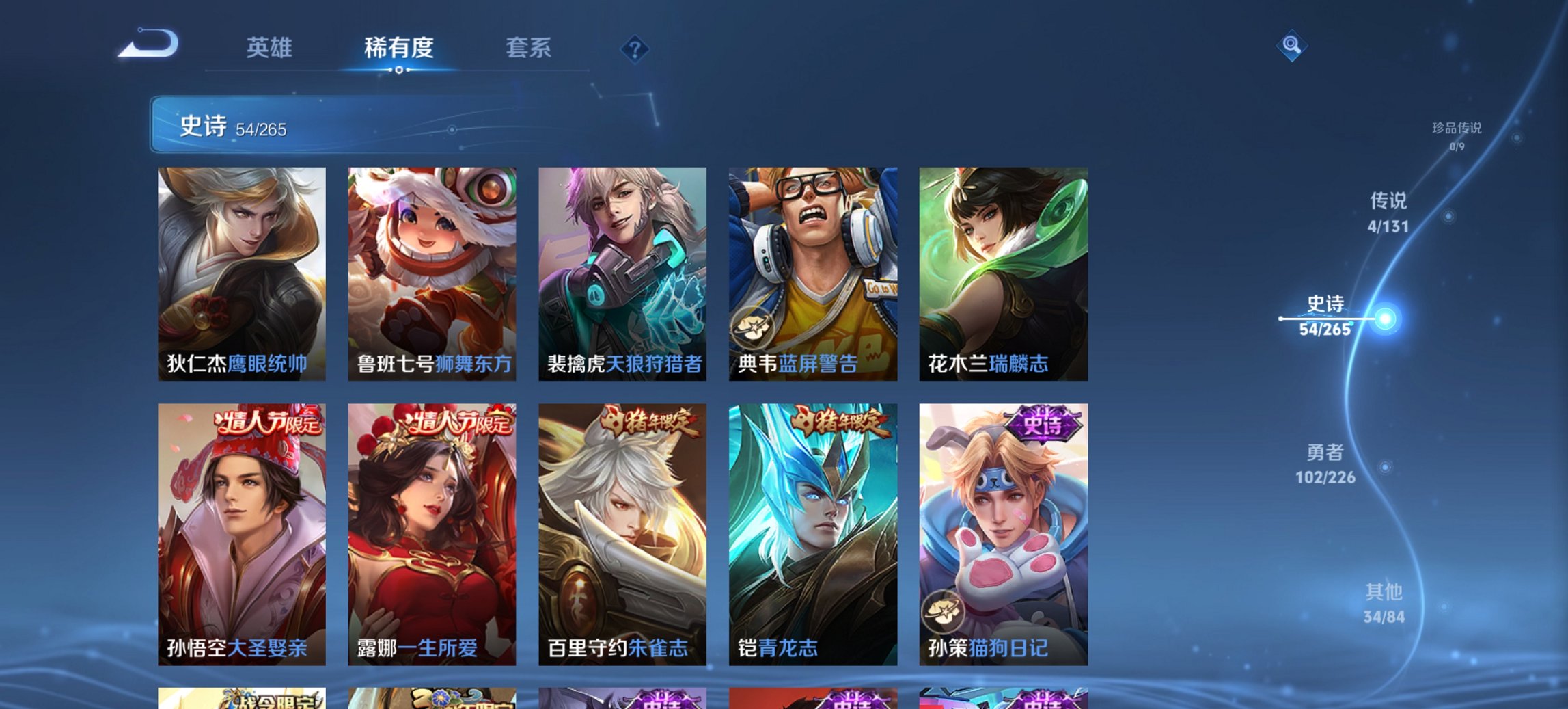Open the 鲁班七号狮舞东方 skin thumbnail

432,273
